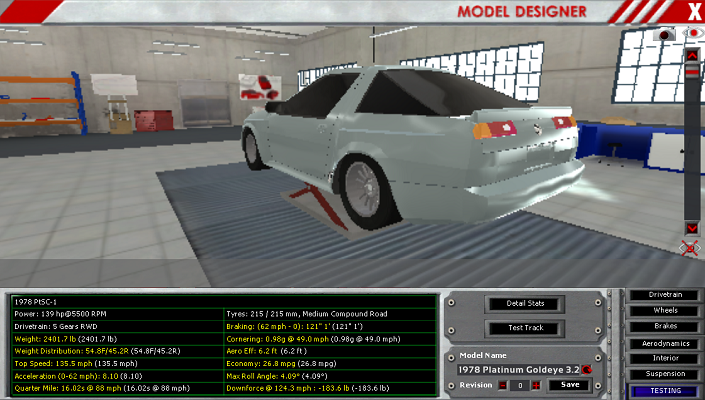Screen dimensions: 705x400
Task: Show the Interior tab
Action: (x=665, y=357)
